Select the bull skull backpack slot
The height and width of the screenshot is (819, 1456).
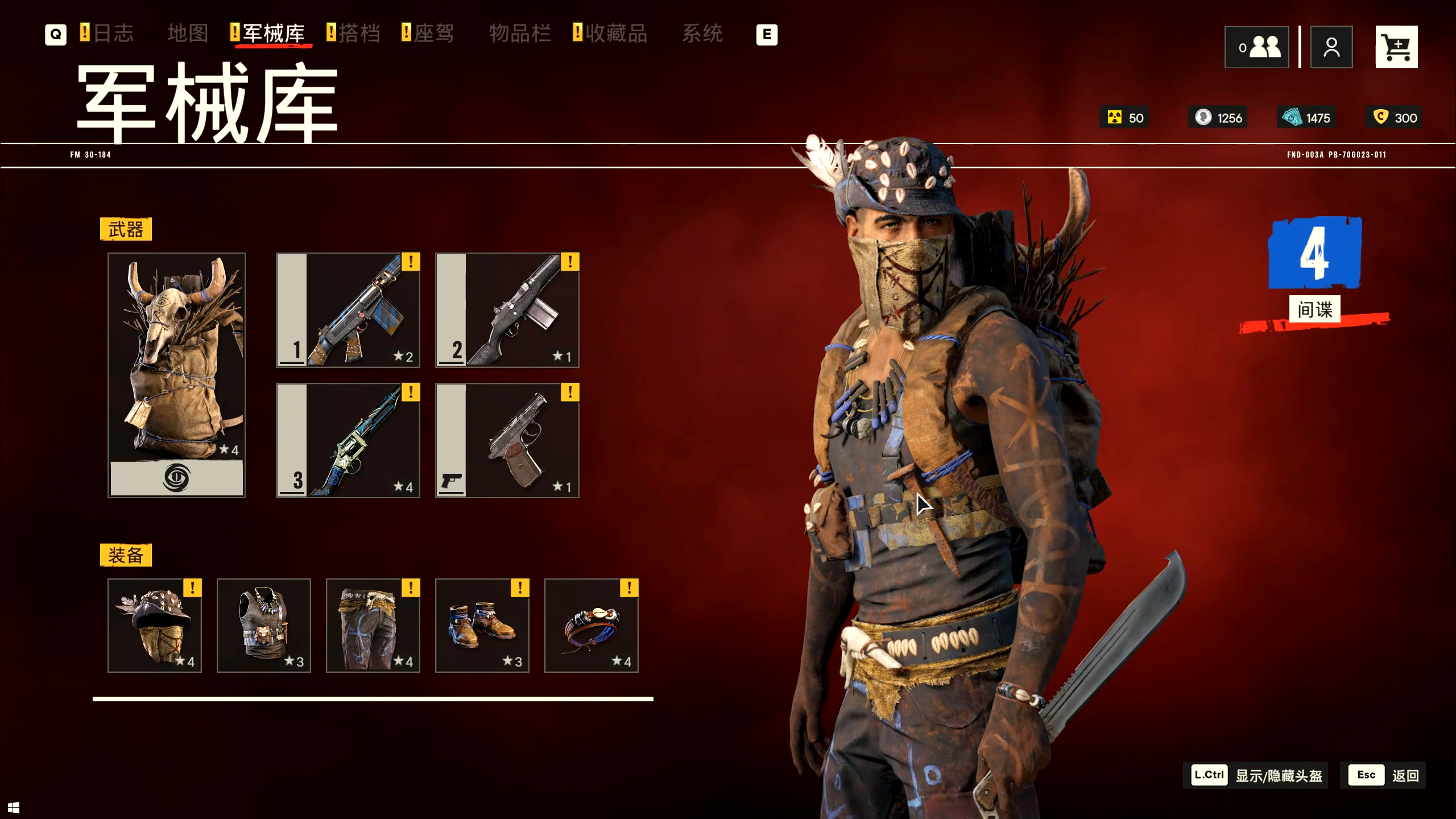click(176, 375)
